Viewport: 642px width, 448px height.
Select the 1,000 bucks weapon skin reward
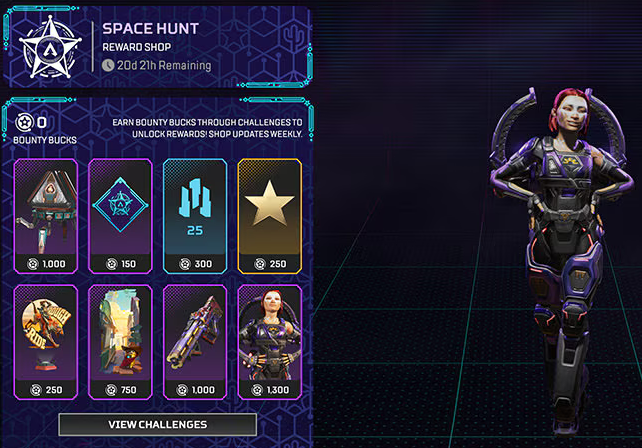pyautogui.click(x=194, y=342)
